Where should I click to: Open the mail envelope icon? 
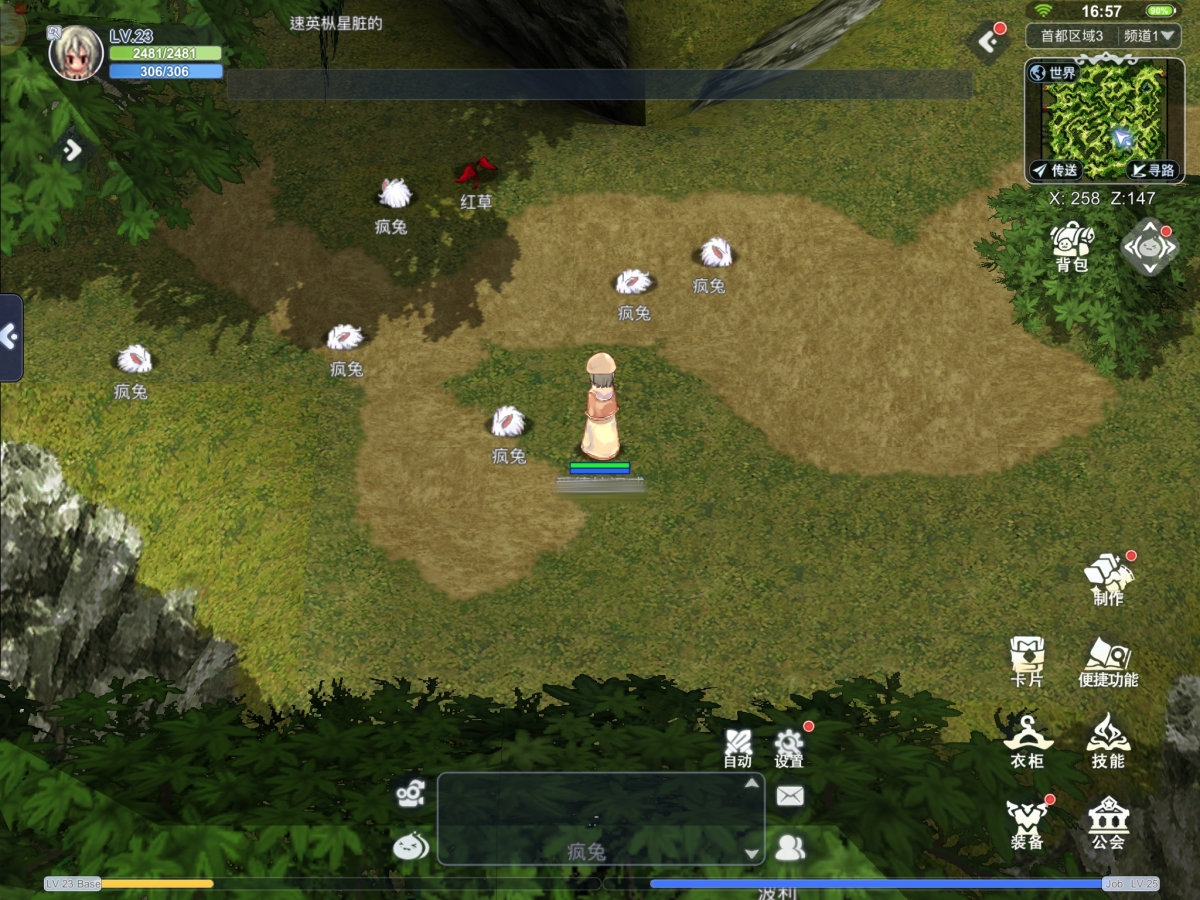pyautogui.click(x=790, y=796)
